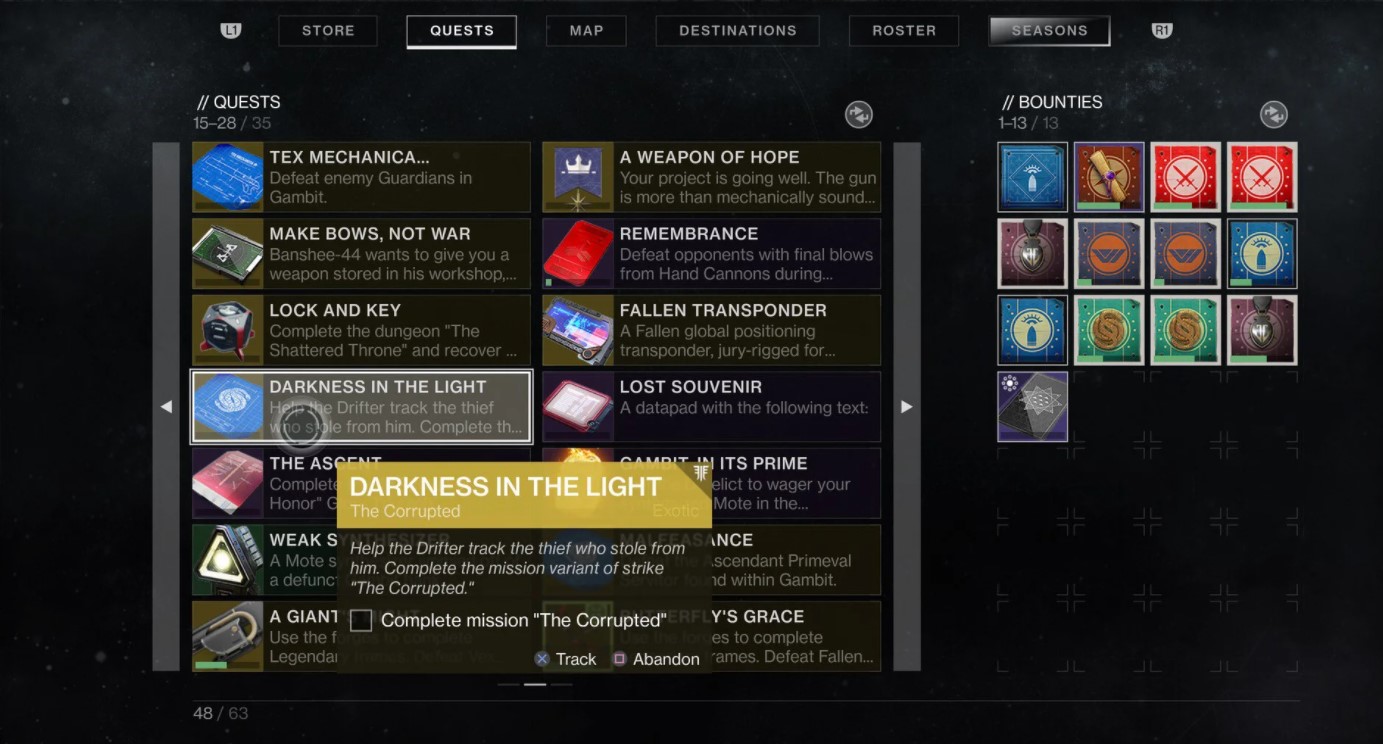
Task: Open the A Weapon of Hope quest
Action: (x=711, y=177)
